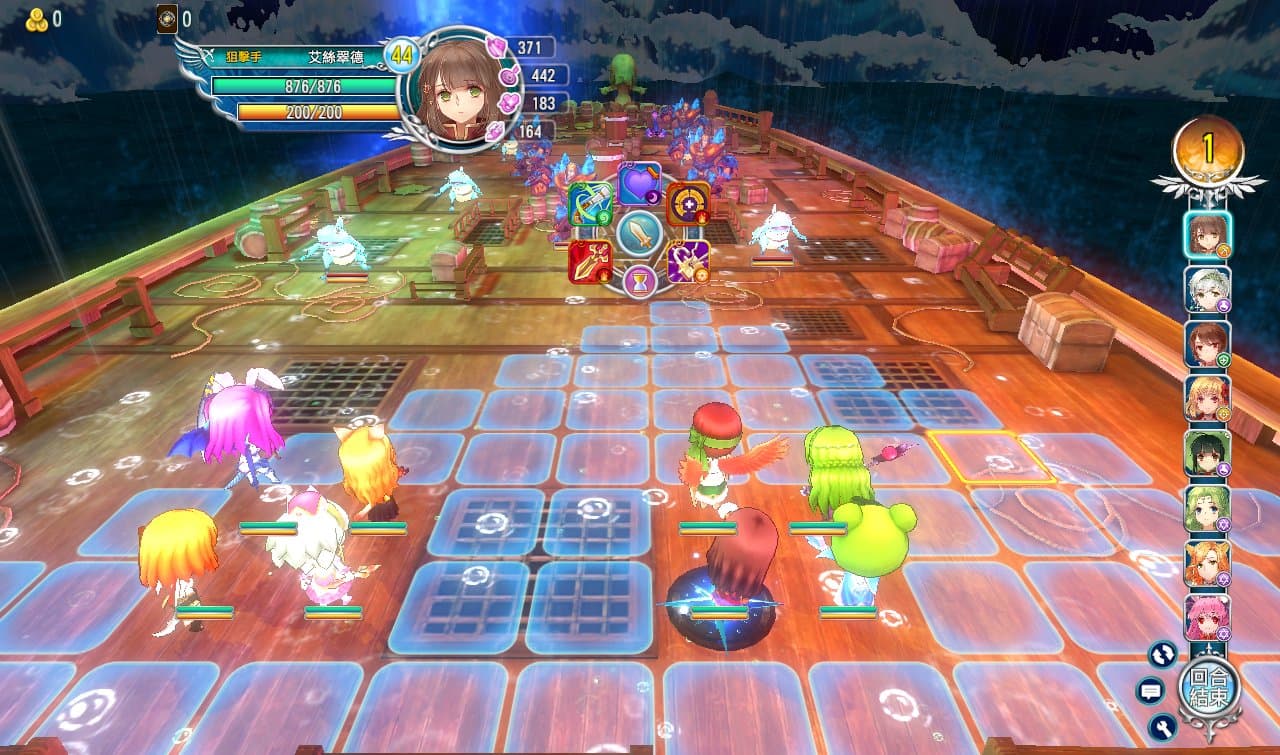End the turn with 回合結束 button
Image resolution: width=1280 pixels, height=755 pixels.
pyautogui.click(x=1209, y=687)
